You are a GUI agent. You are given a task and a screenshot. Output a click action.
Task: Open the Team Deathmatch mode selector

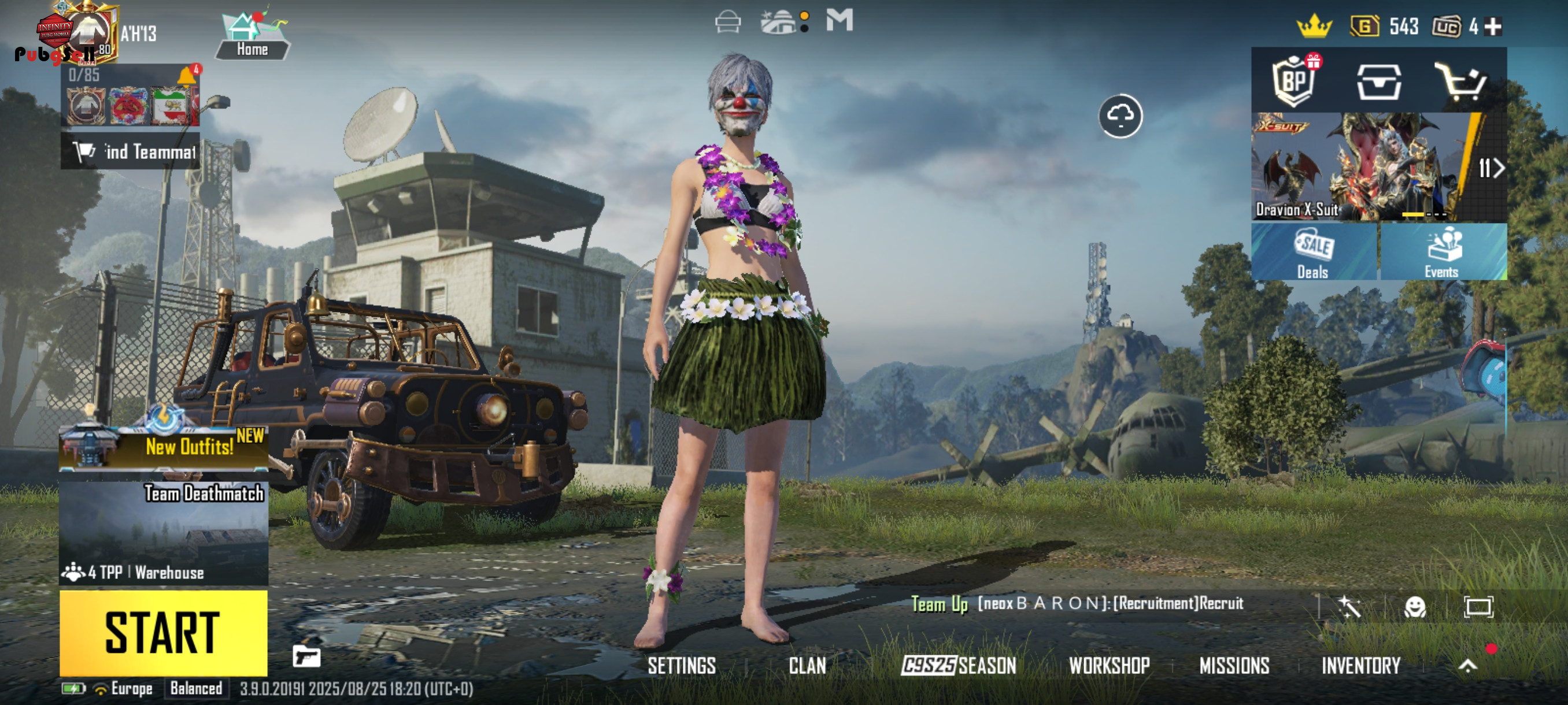pos(163,533)
